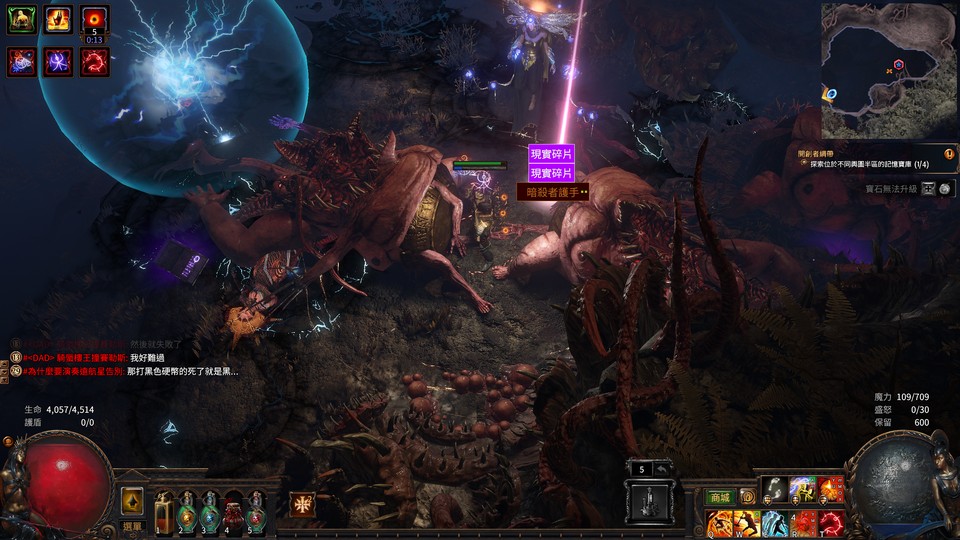Click the orange spiral icon beside 商城
The width and height of the screenshot is (960, 540).
pos(747,497)
